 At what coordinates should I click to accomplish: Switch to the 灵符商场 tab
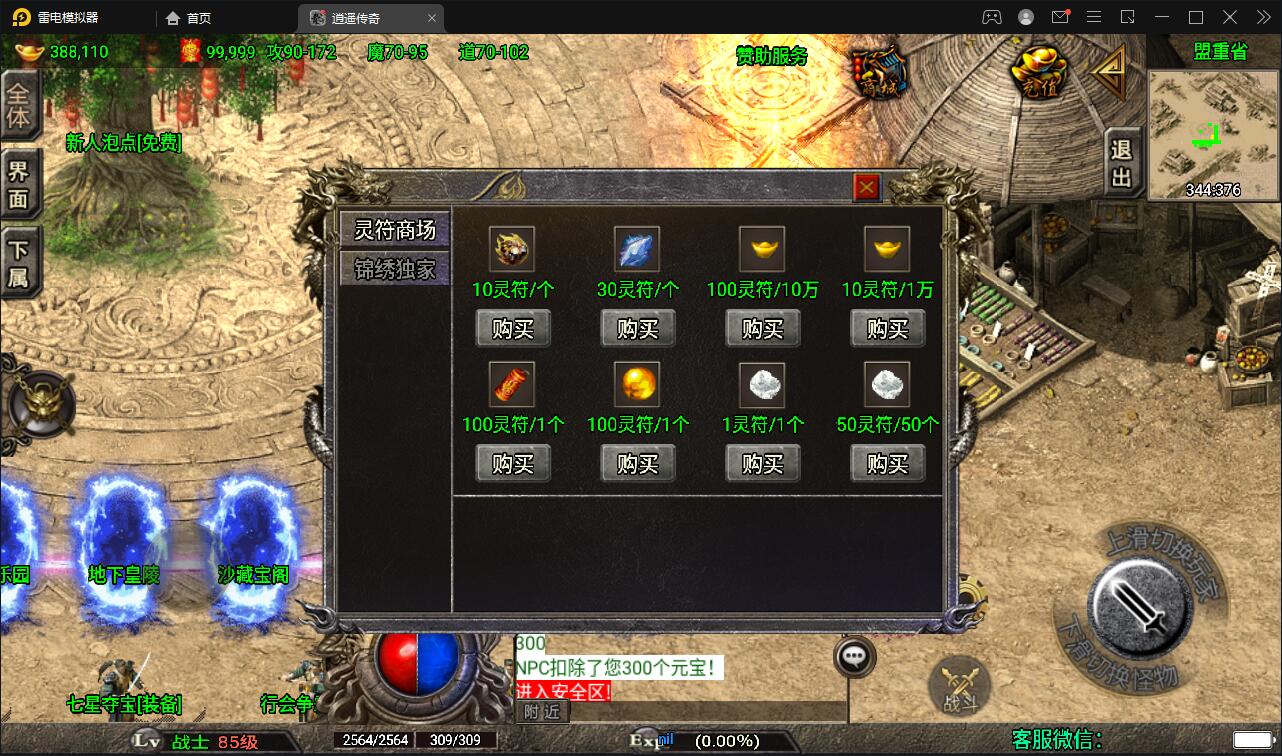(x=395, y=230)
